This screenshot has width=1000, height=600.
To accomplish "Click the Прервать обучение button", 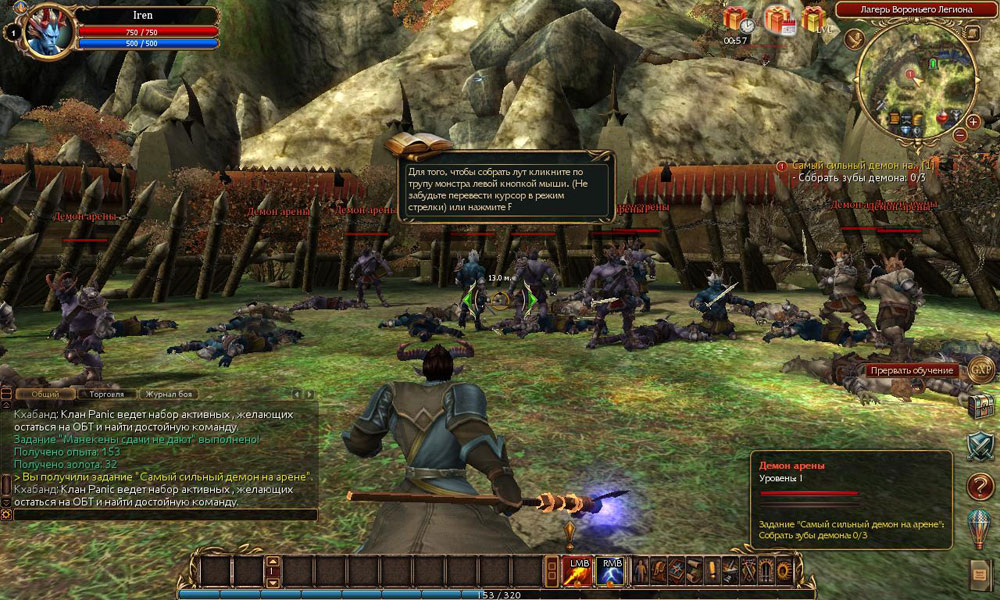I will [913, 370].
